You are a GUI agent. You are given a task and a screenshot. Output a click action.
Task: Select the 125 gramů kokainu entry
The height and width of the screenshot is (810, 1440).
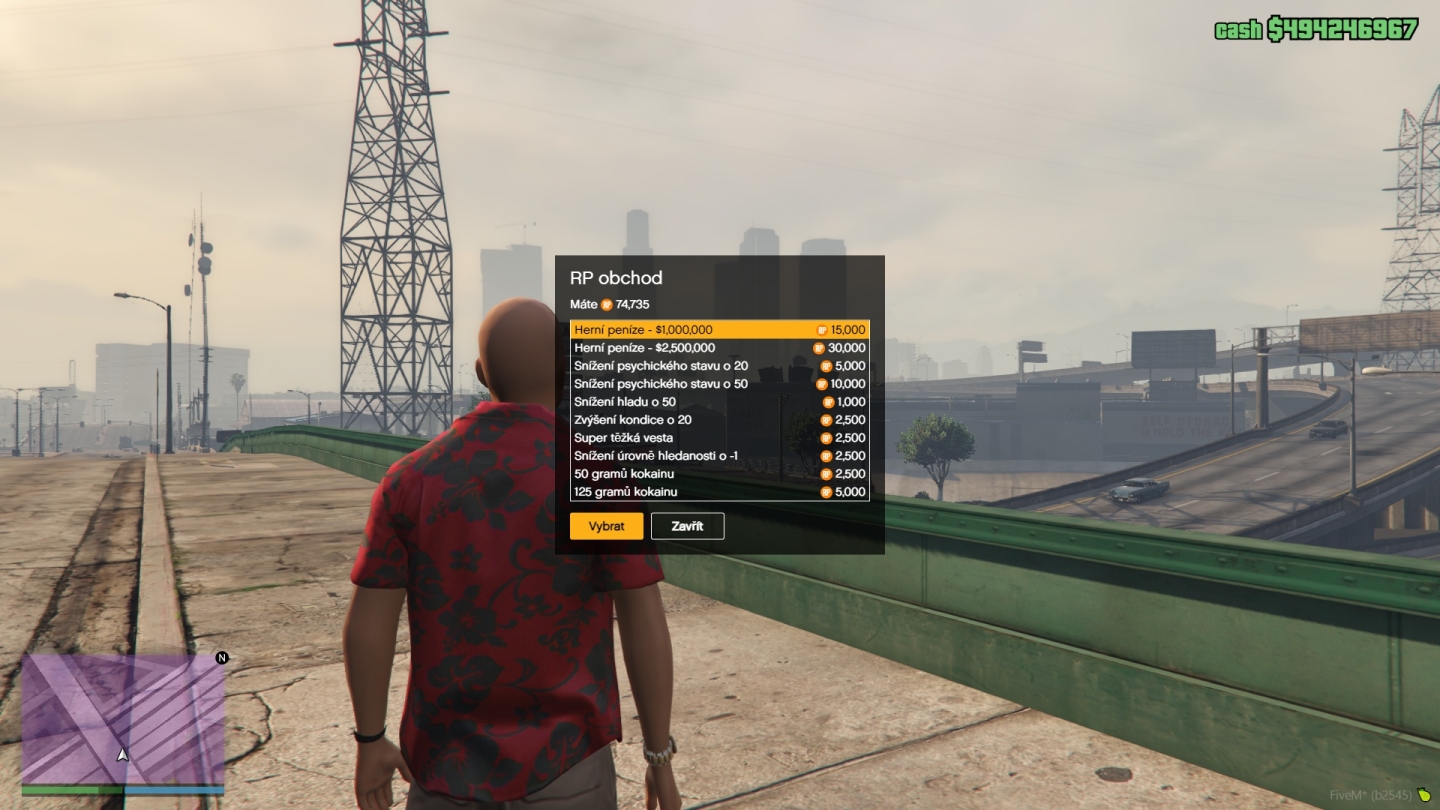coord(719,492)
